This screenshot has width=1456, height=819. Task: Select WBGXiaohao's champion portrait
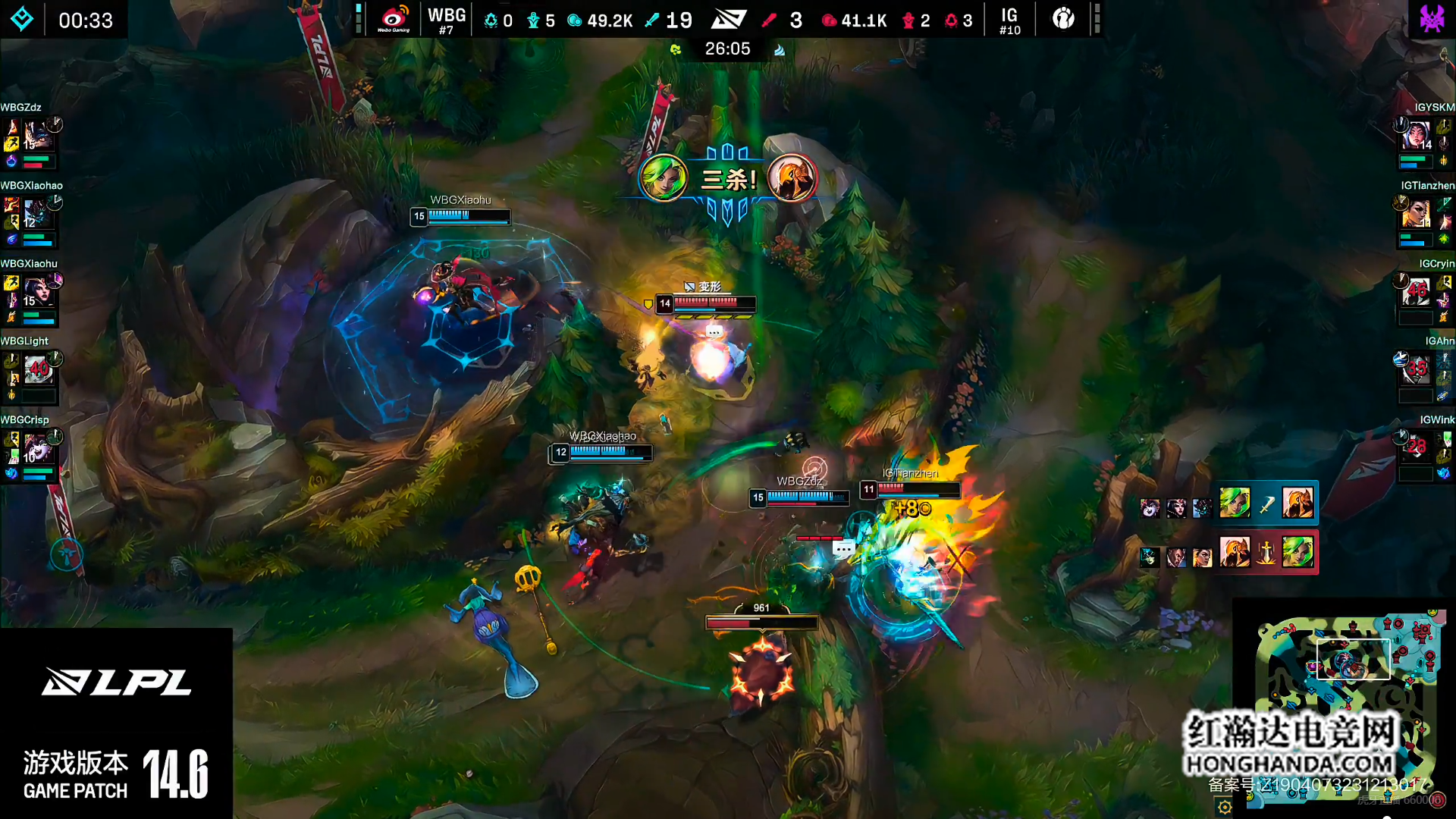coord(37,215)
